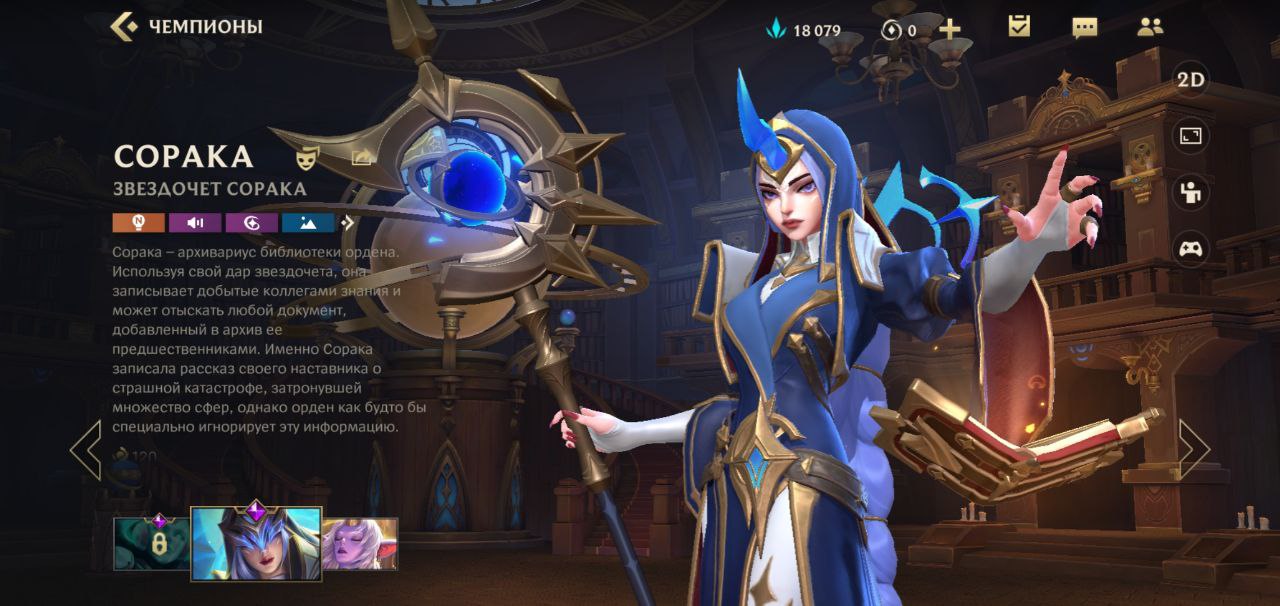Select the blue picture skin feature tag
The width and height of the screenshot is (1280, 606).
coord(307,222)
